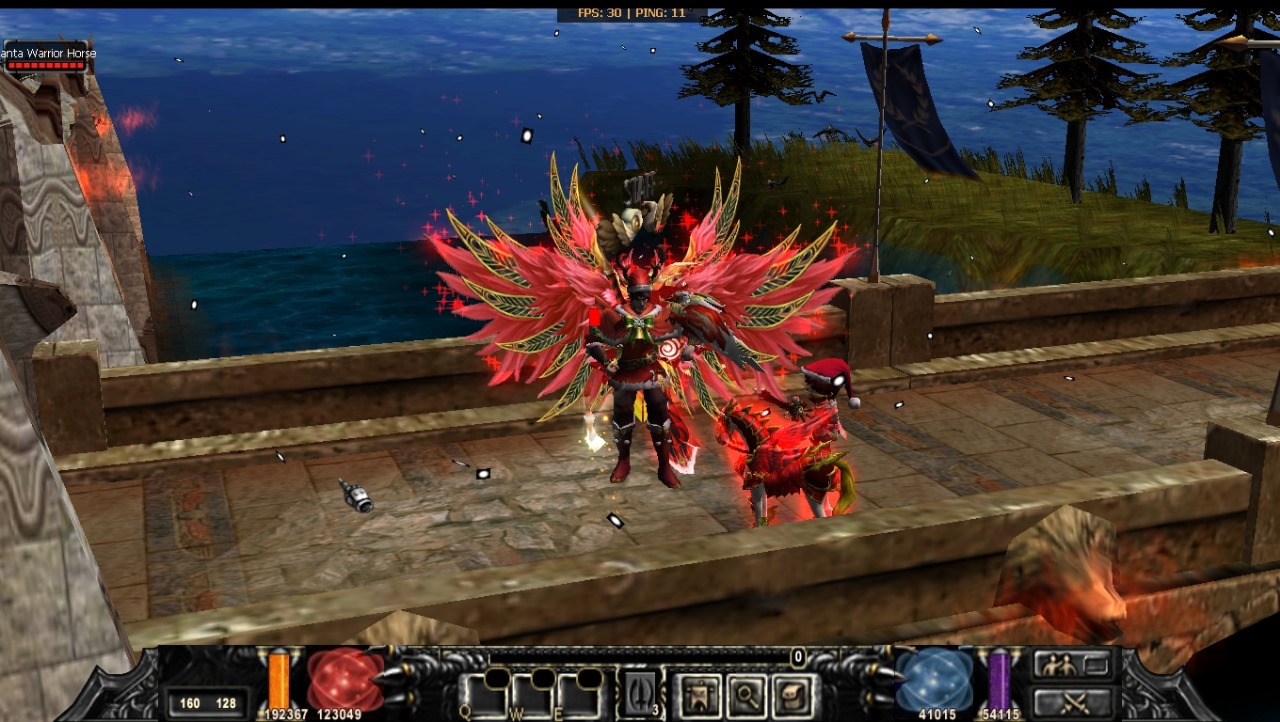Open the two-figures party button
Viewport: 1280px width, 722px height.
pyautogui.click(x=1073, y=664)
